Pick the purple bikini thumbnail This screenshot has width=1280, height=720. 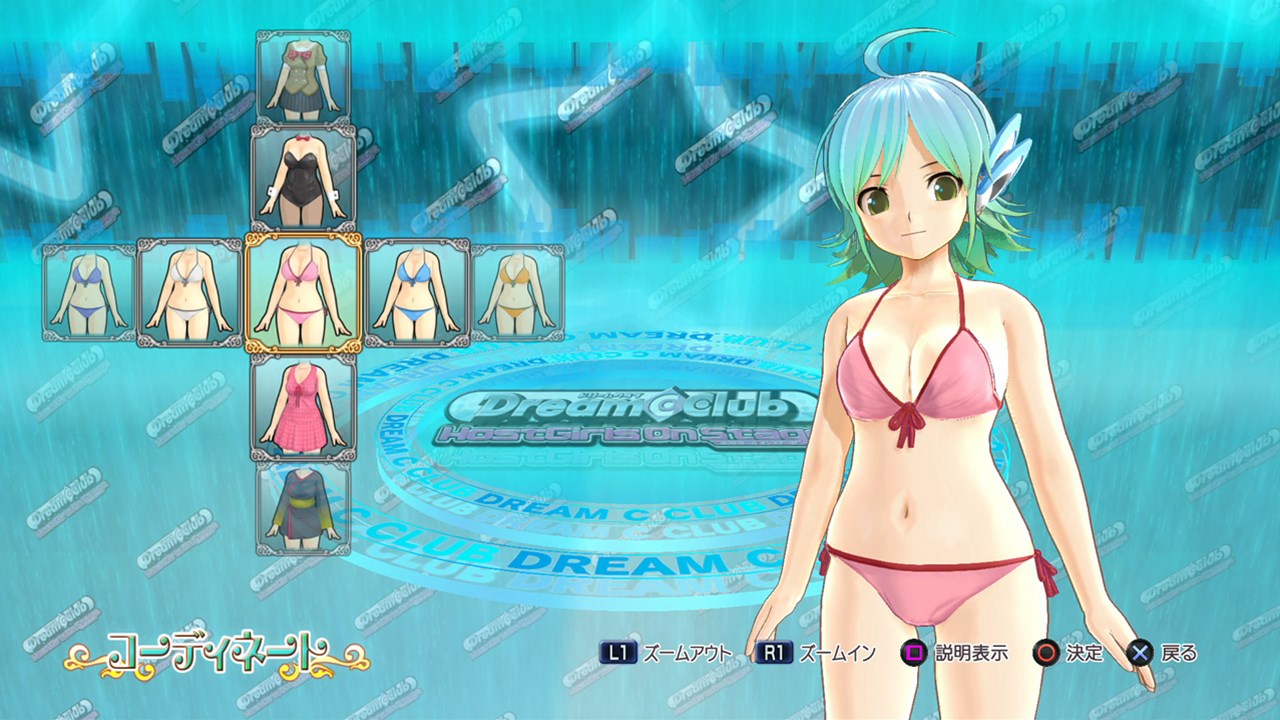point(88,292)
